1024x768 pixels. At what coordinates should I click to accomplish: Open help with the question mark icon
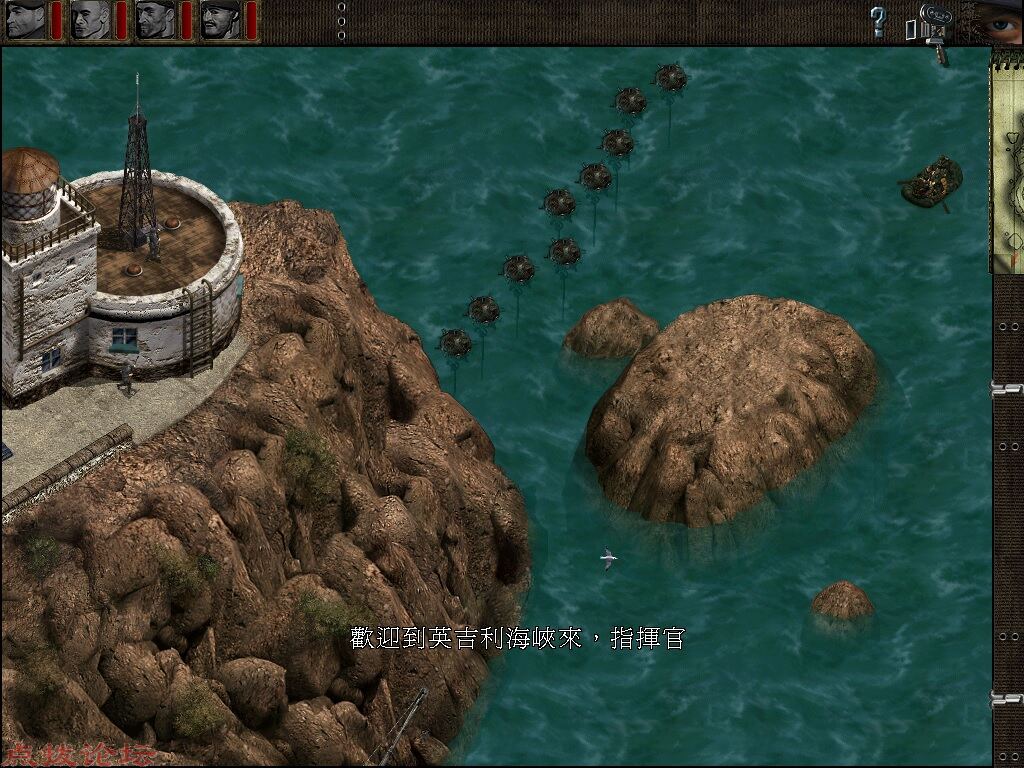(x=878, y=20)
